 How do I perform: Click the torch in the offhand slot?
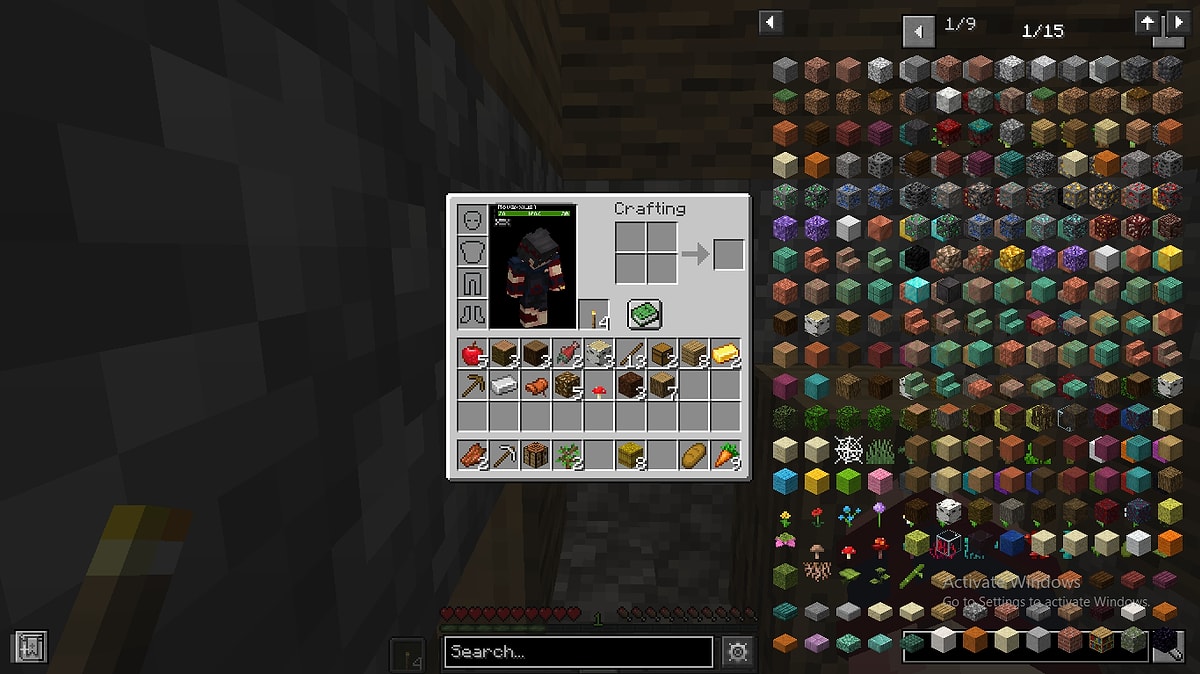(593, 315)
